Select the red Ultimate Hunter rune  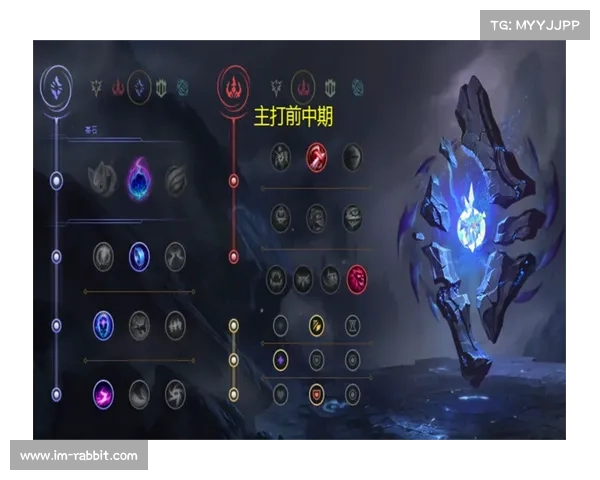tap(356, 279)
